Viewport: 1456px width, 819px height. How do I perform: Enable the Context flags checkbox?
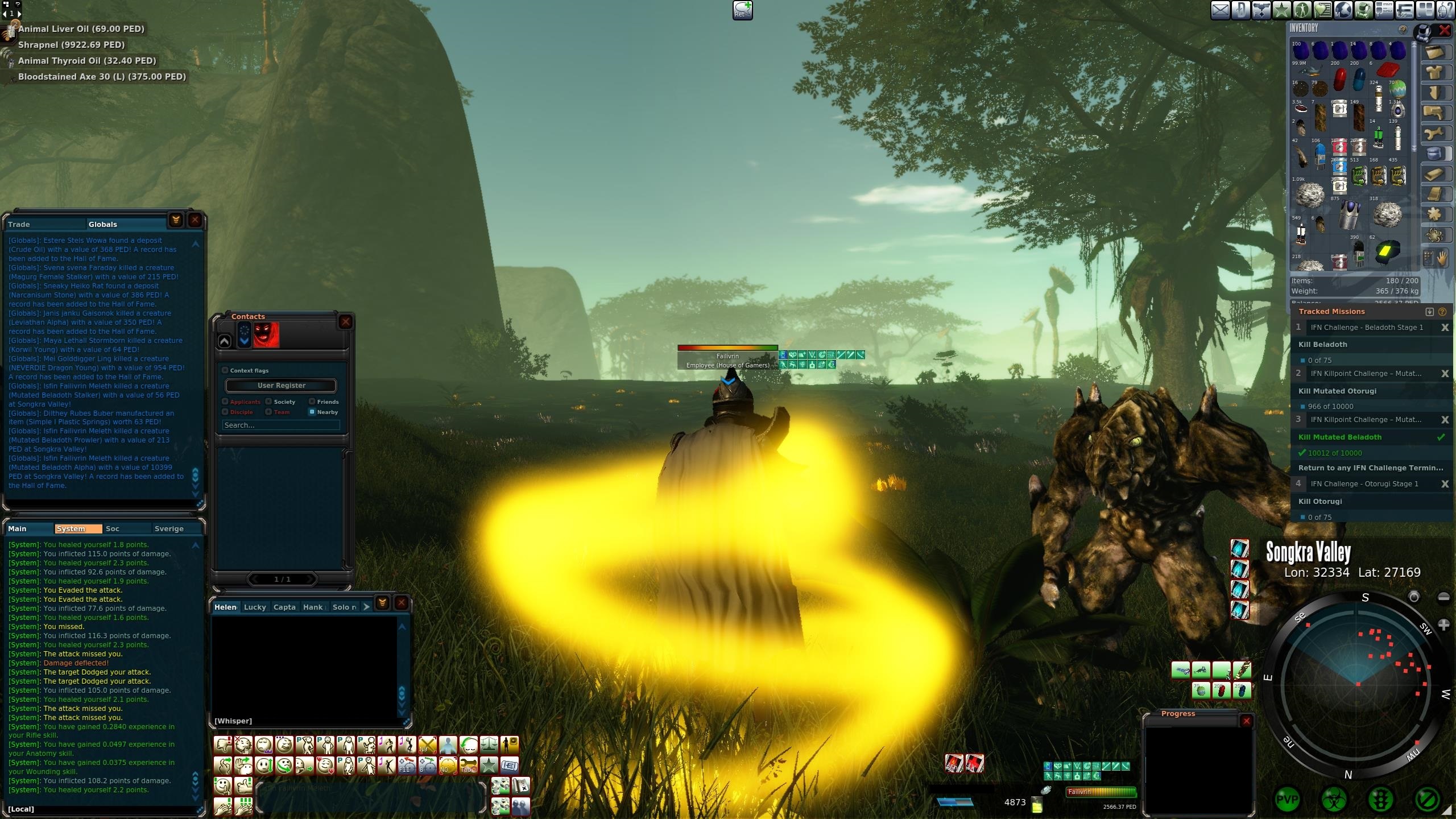click(x=225, y=370)
